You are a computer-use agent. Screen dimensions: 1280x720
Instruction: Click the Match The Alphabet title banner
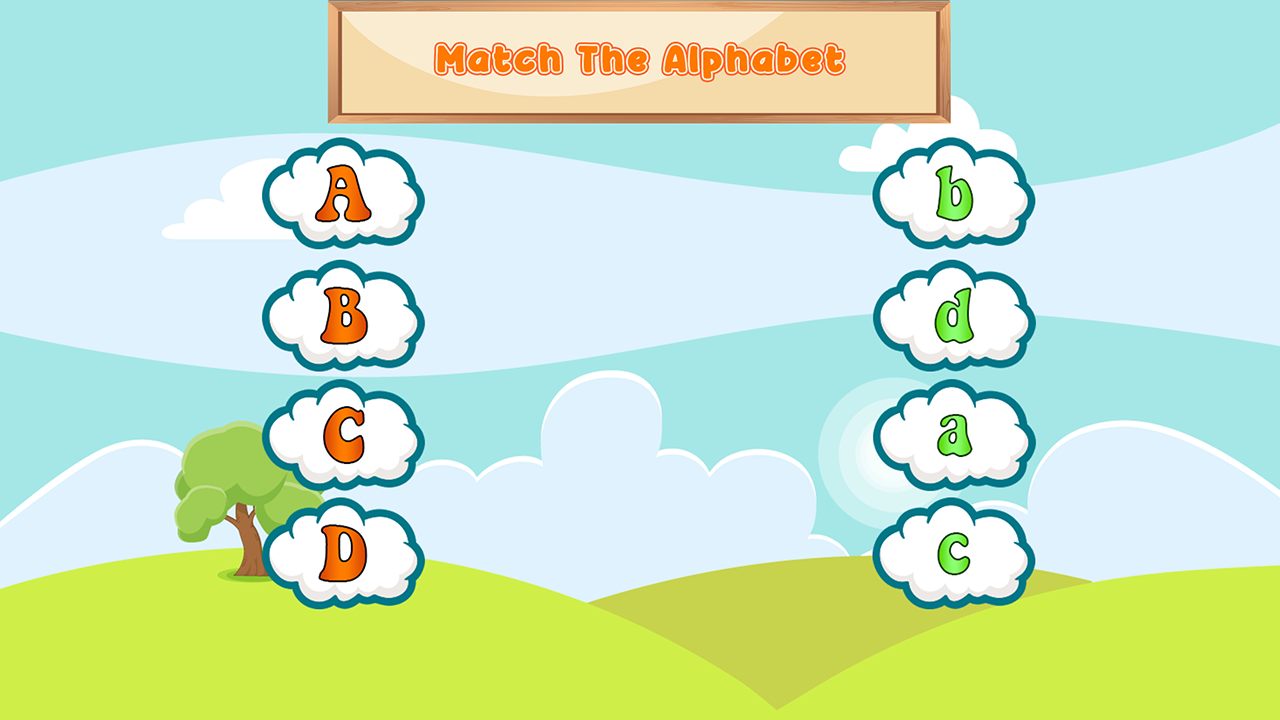pos(640,58)
